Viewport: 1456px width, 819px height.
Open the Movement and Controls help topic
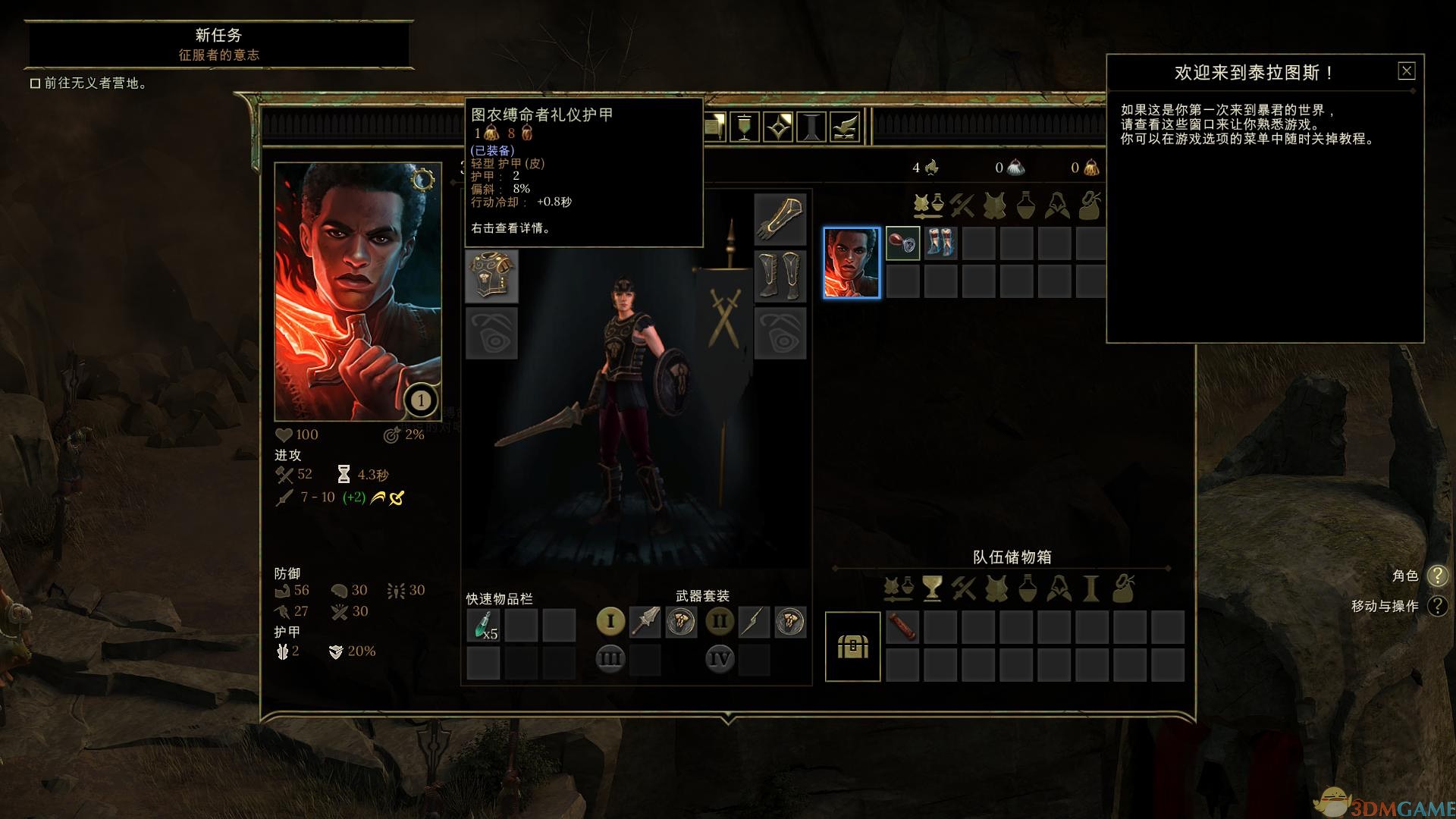1437,606
